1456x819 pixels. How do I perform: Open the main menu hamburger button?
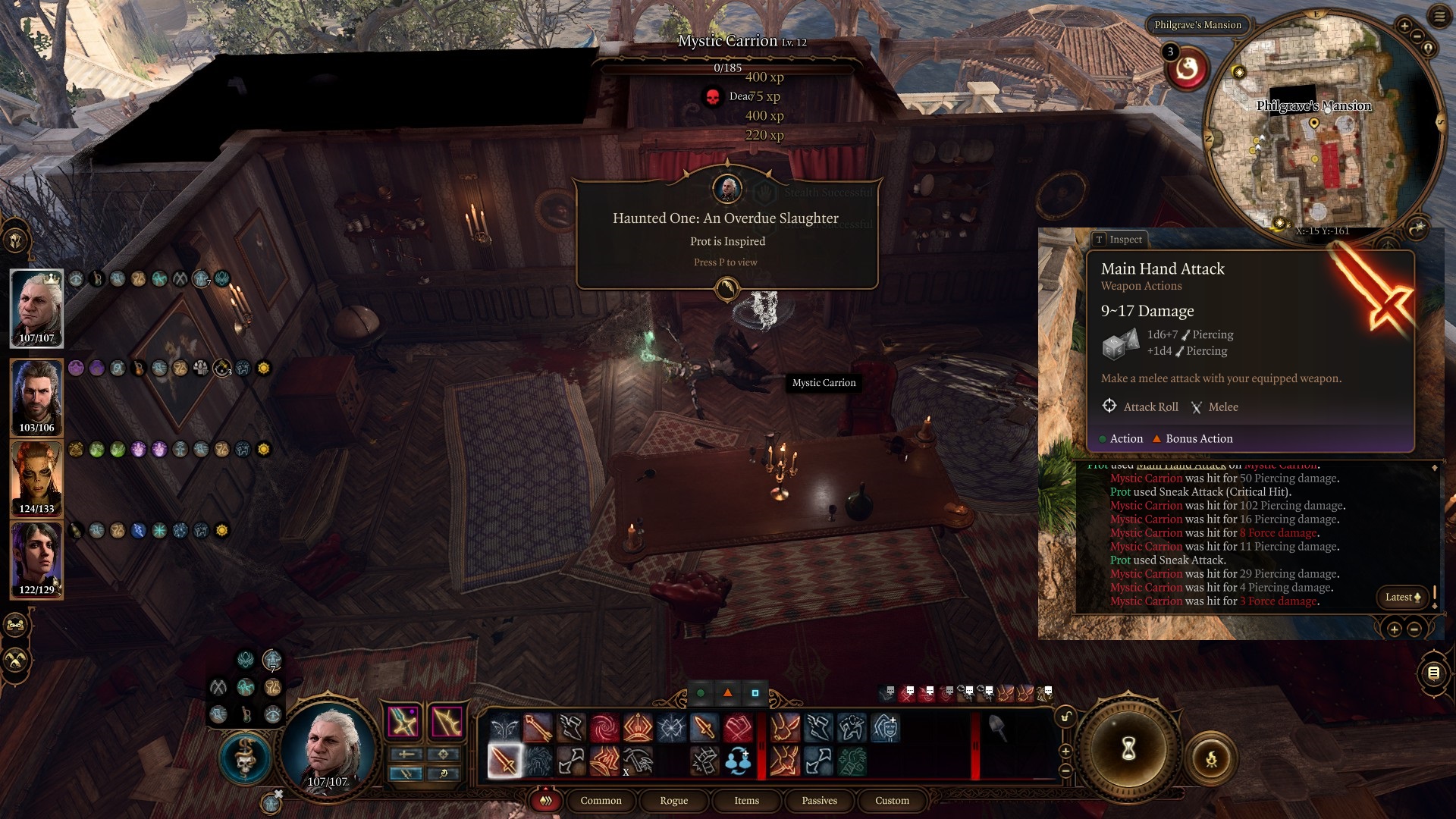tap(1439, 17)
